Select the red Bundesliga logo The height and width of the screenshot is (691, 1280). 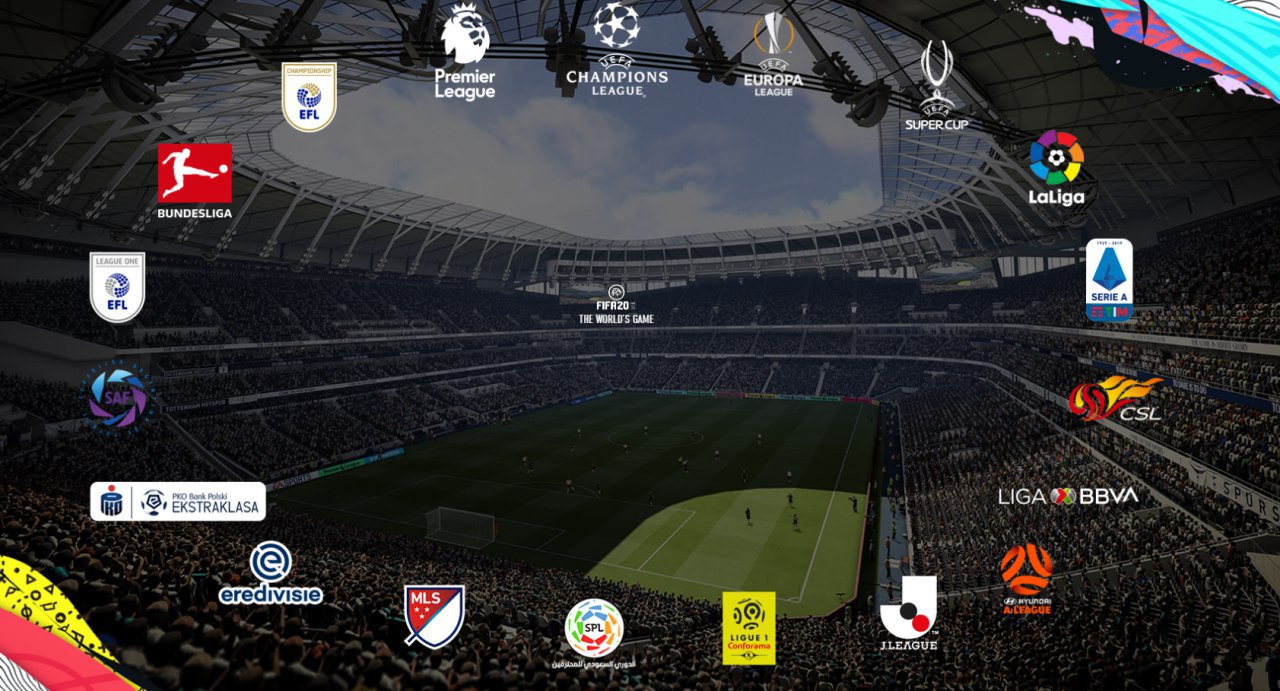195,181
